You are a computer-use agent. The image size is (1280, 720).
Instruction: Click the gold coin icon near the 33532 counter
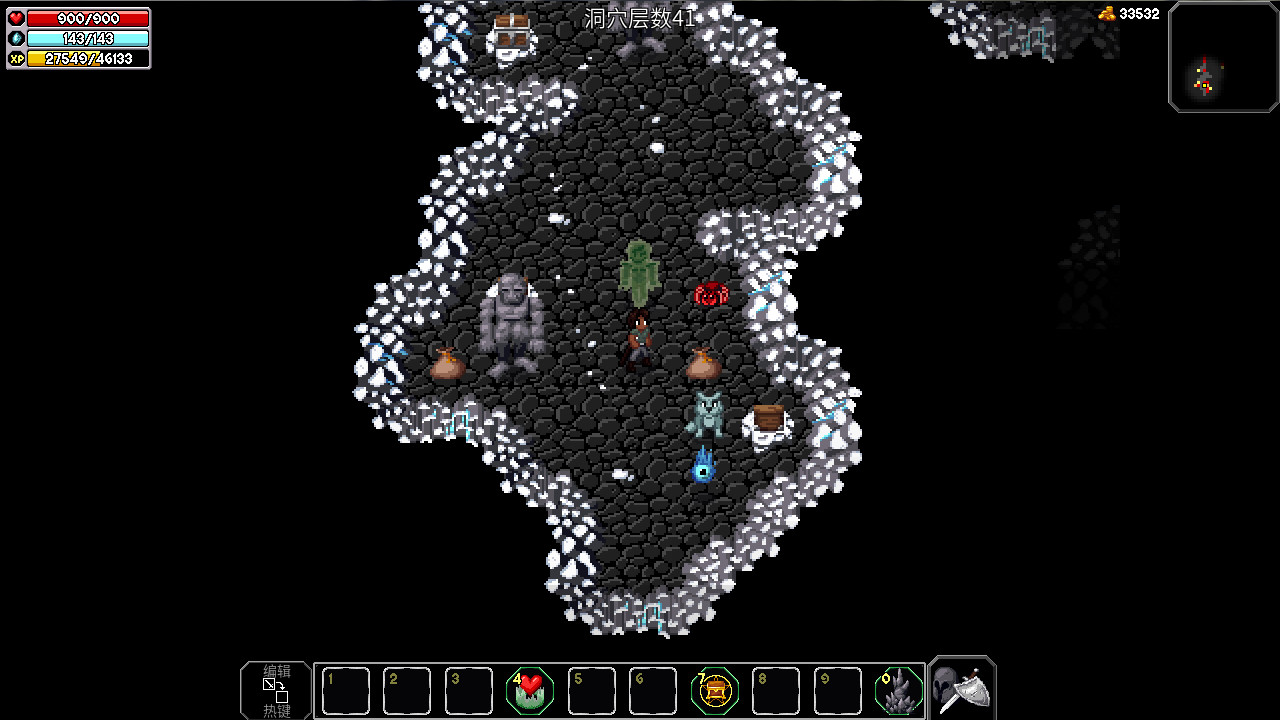(x=1106, y=14)
